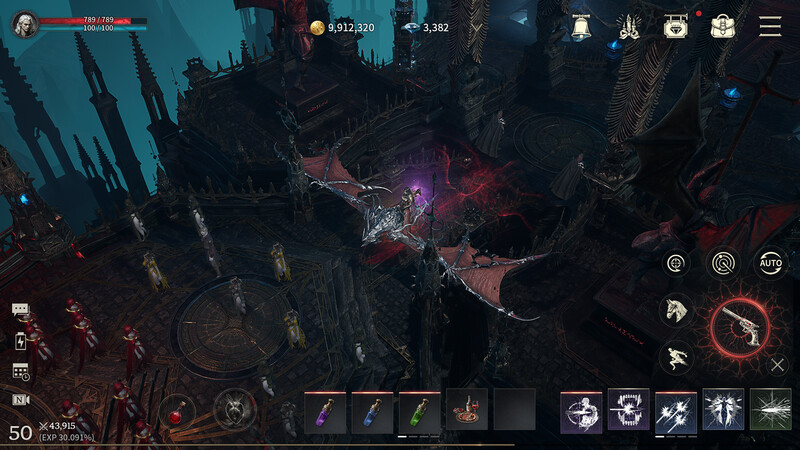The height and width of the screenshot is (450, 800).
Task: Toggle the AUTO battle button
Action: click(770, 263)
